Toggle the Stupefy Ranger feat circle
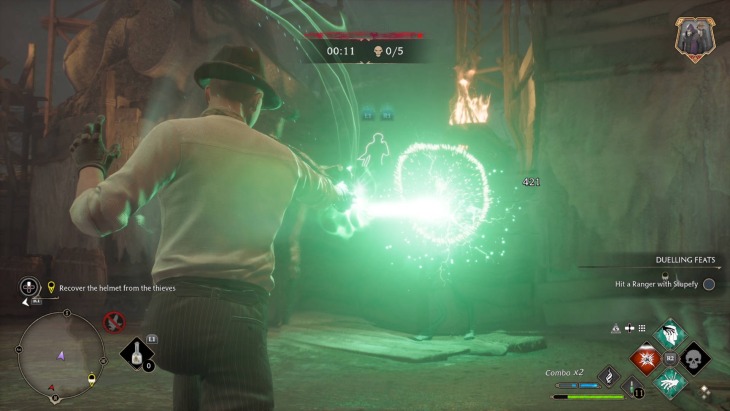This screenshot has width=730, height=411. [x=708, y=284]
